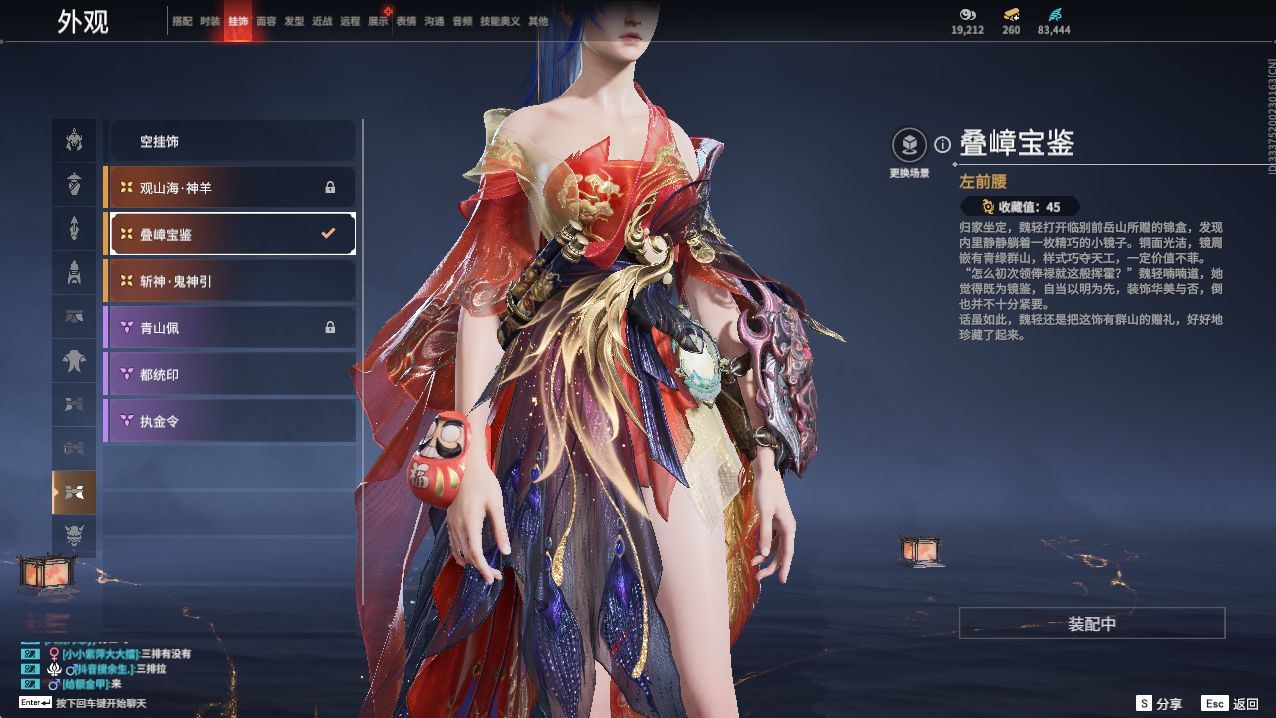This screenshot has height=718, width=1276.
Task: Select the 执金令 accessory
Action: point(230,421)
